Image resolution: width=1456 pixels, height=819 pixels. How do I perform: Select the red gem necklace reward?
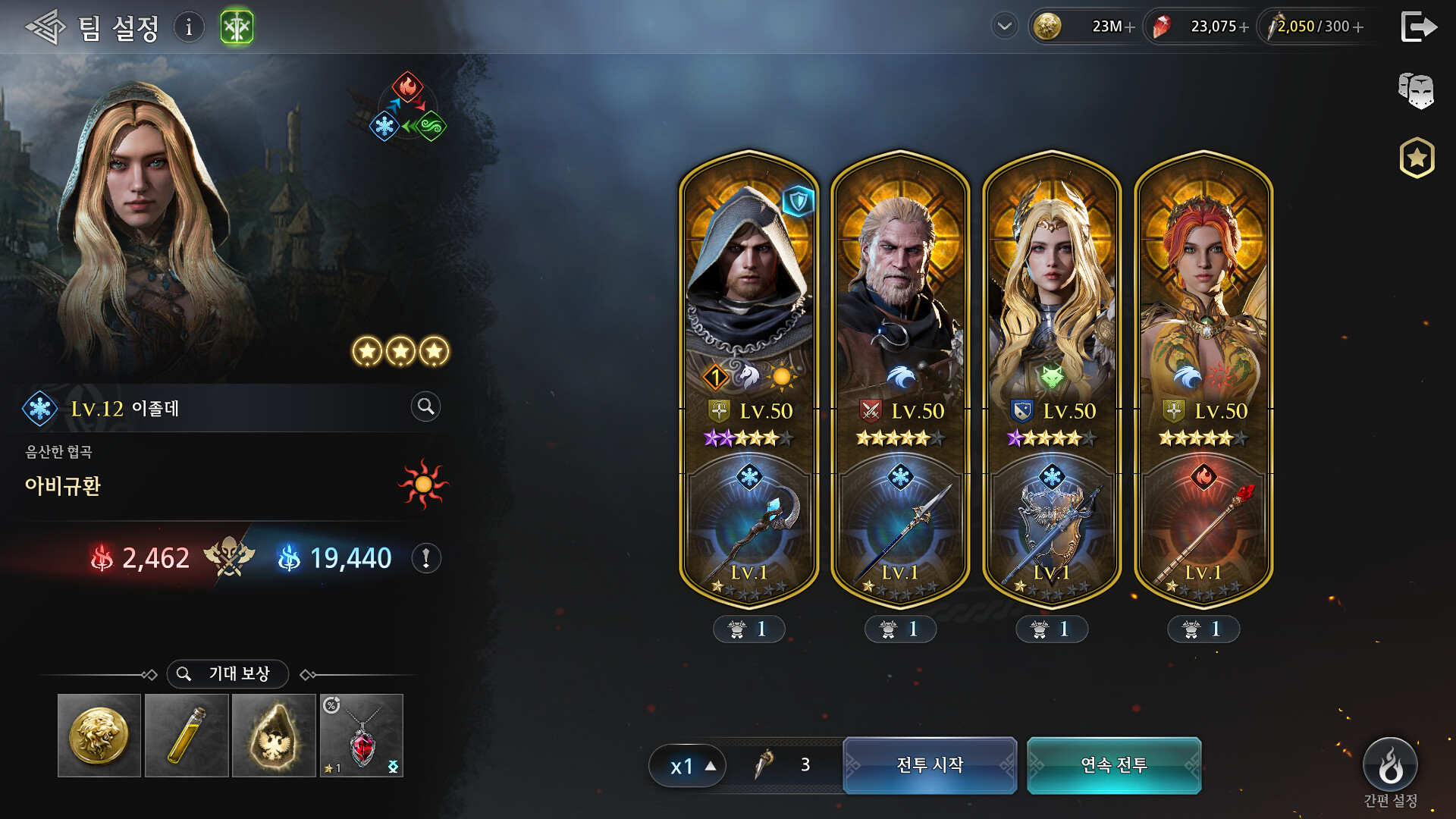click(x=362, y=736)
